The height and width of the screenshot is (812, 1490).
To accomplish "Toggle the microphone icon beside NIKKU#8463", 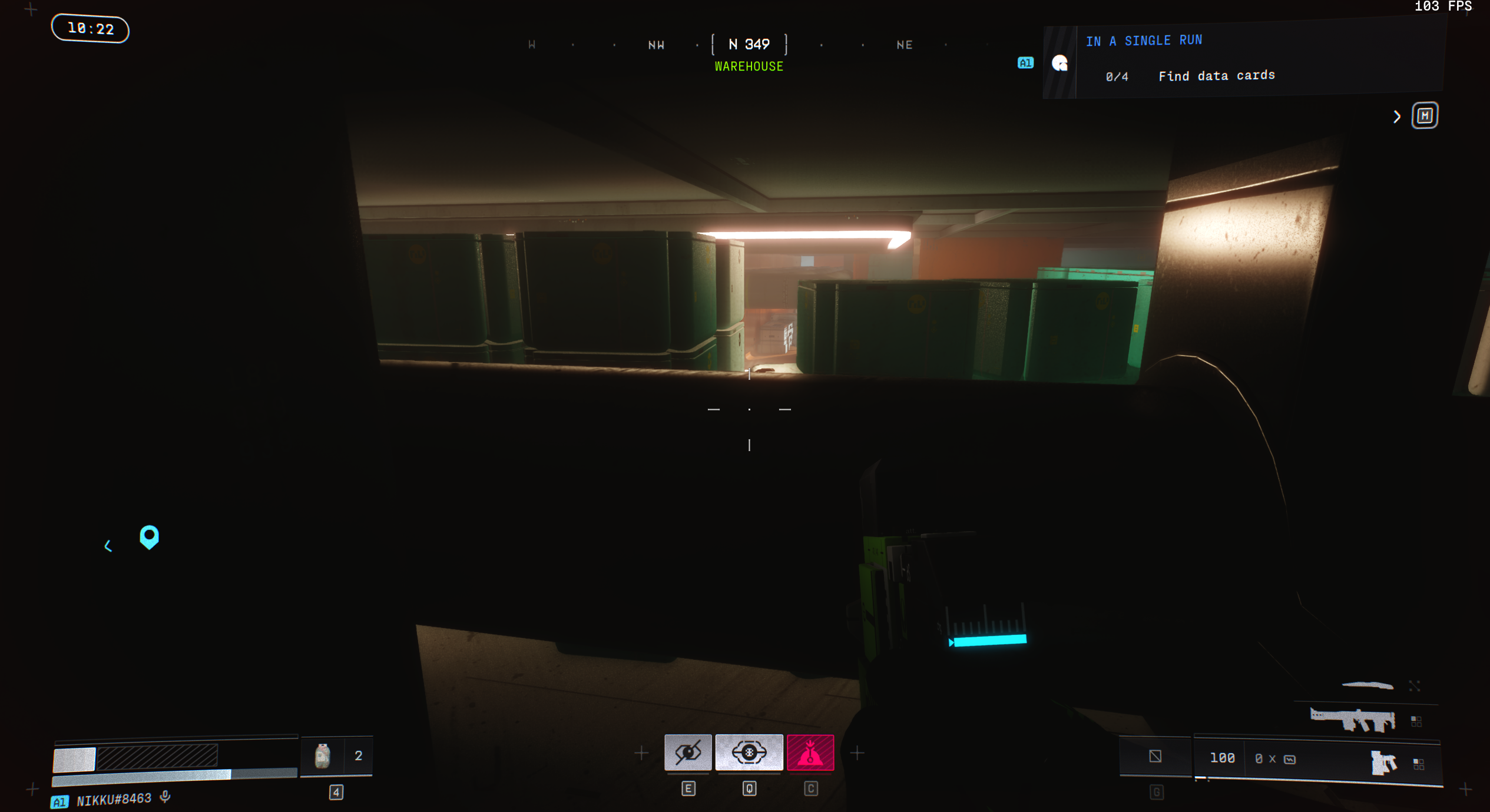I will pos(165,797).
